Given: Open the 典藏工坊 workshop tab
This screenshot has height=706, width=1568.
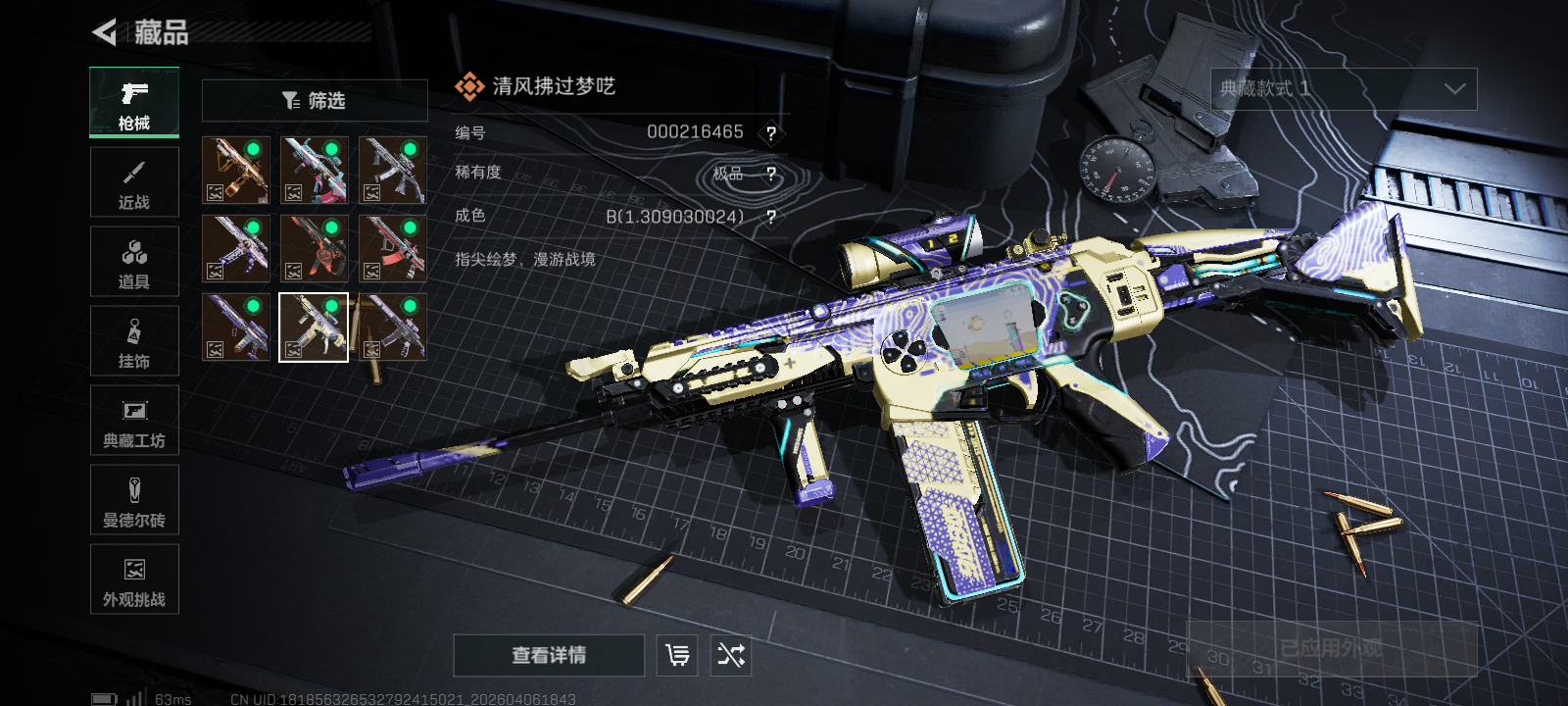Looking at the screenshot, I should [134, 421].
